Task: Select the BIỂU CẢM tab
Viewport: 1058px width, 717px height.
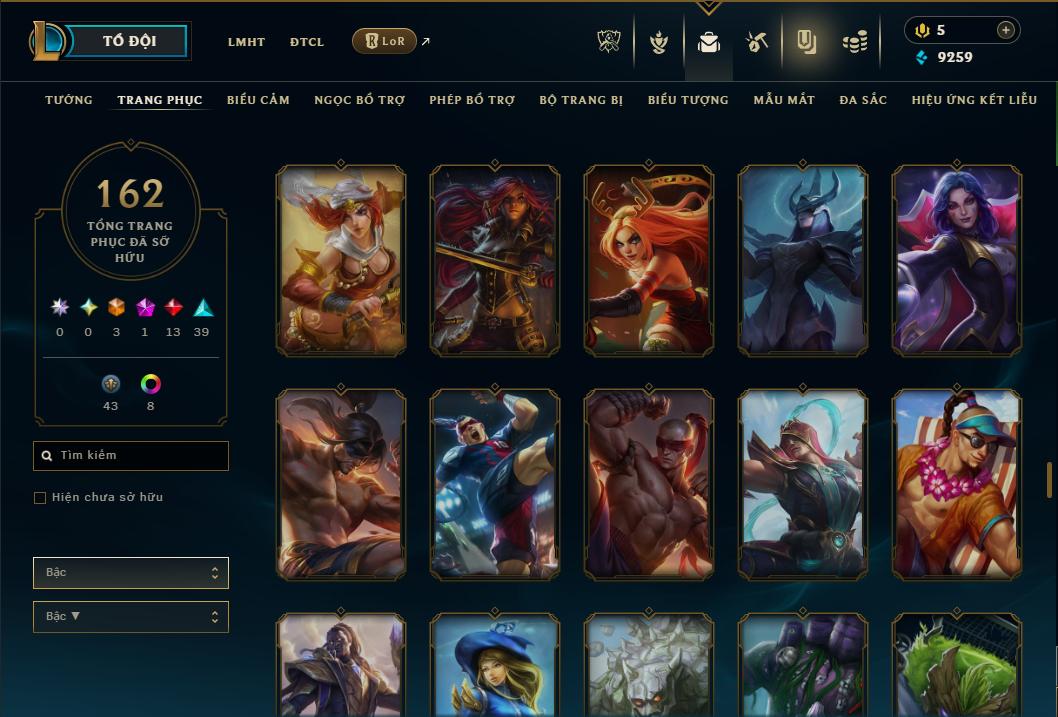Action: point(258,100)
